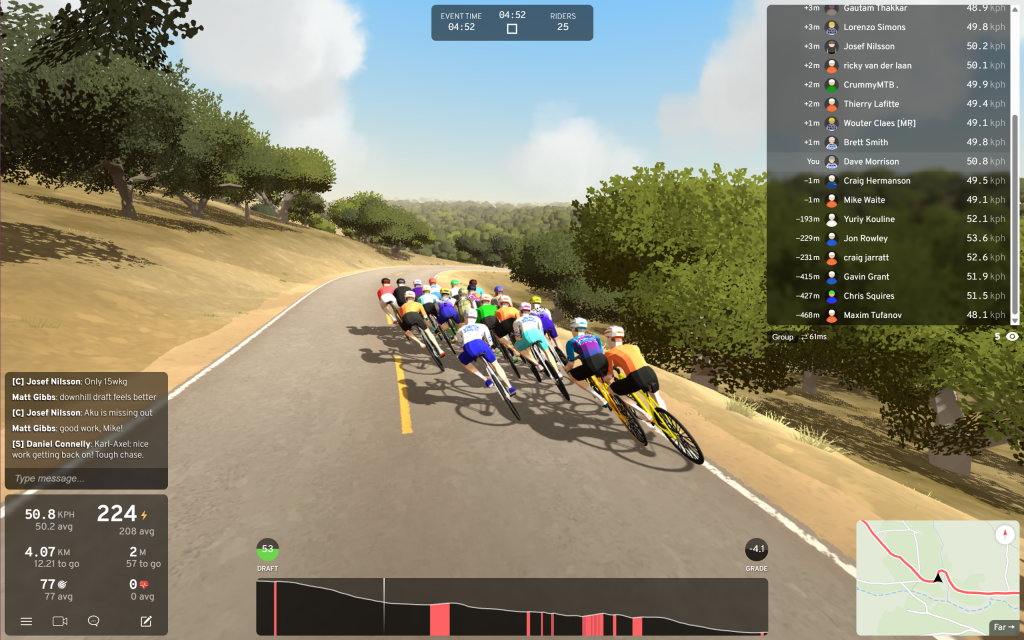The width and height of the screenshot is (1024, 640).
Task: Open the route minimap
Action: (930, 575)
